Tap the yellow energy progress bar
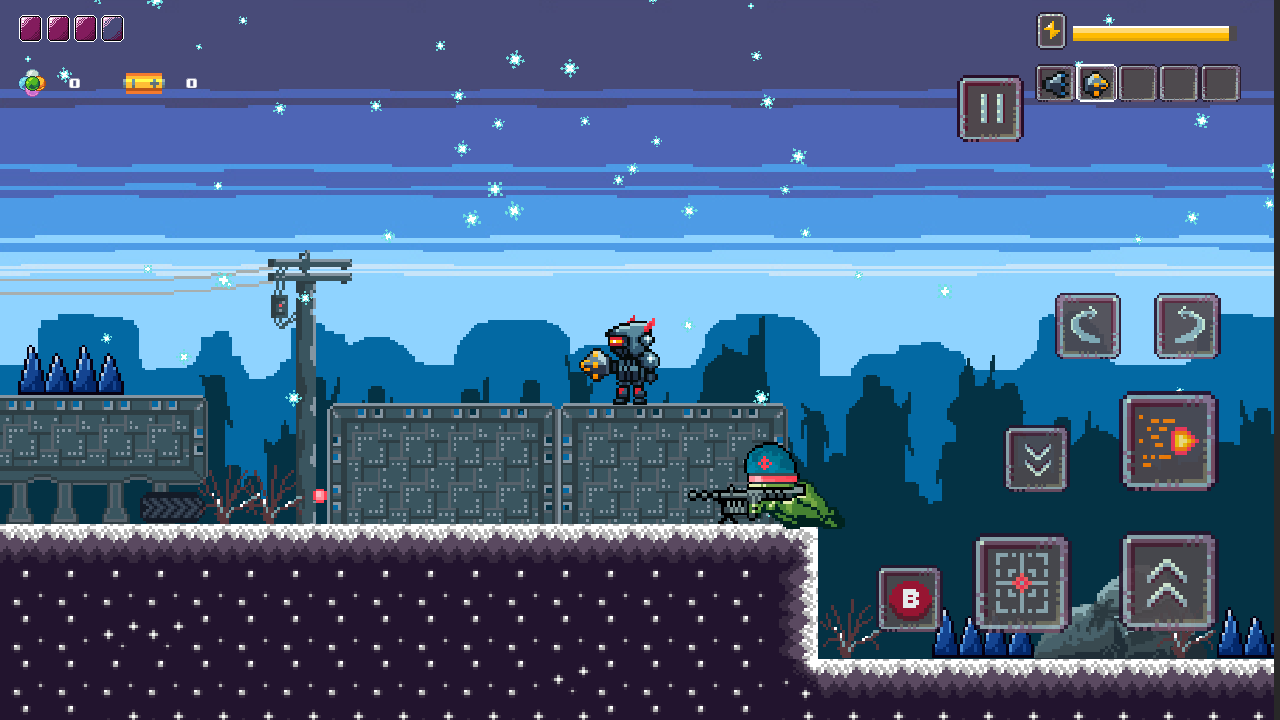Image resolution: width=1280 pixels, height=720 pixels. click(x=1150, y=32)
